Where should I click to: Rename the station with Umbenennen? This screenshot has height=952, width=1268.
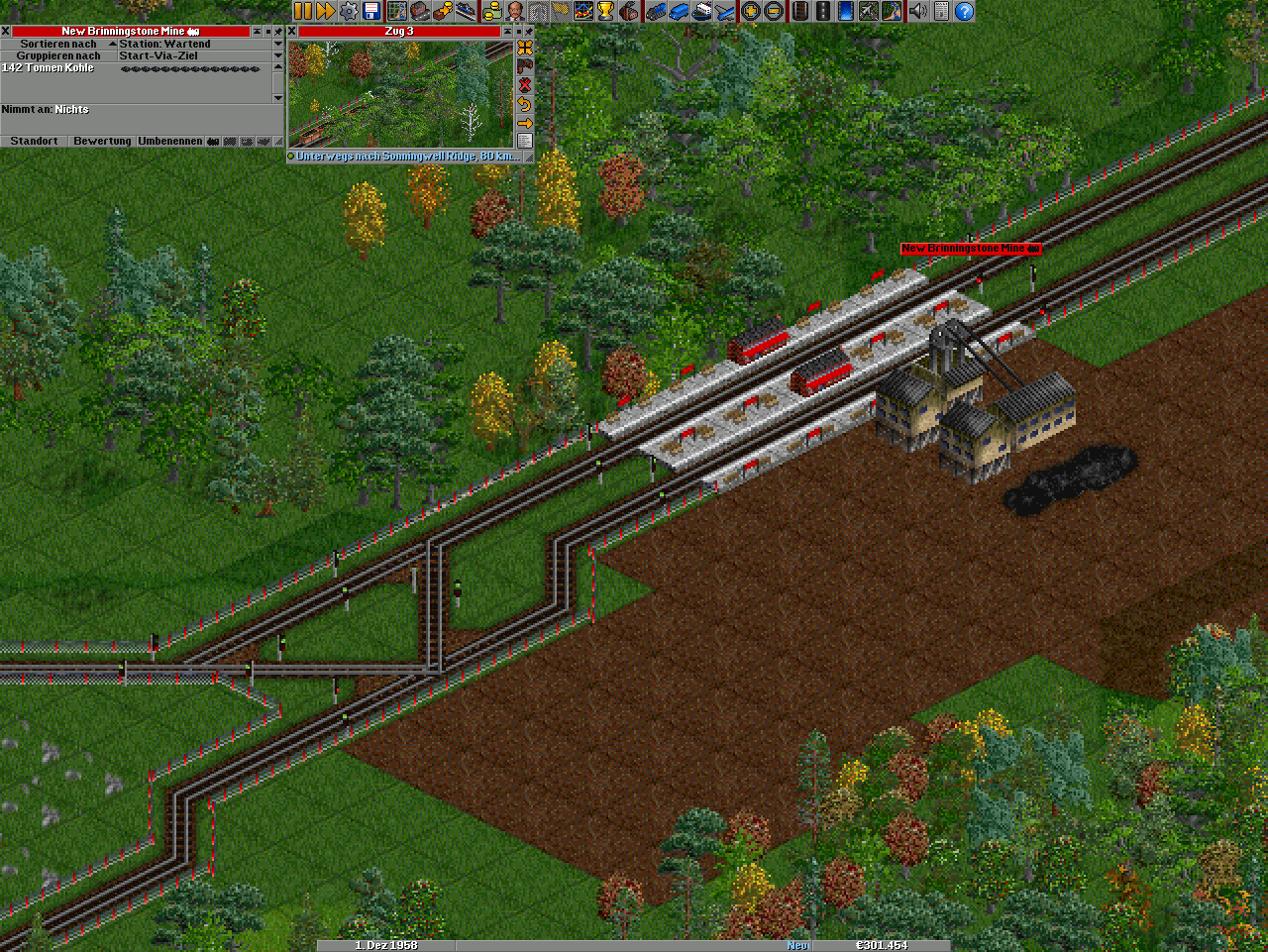(x=169, y=142)
